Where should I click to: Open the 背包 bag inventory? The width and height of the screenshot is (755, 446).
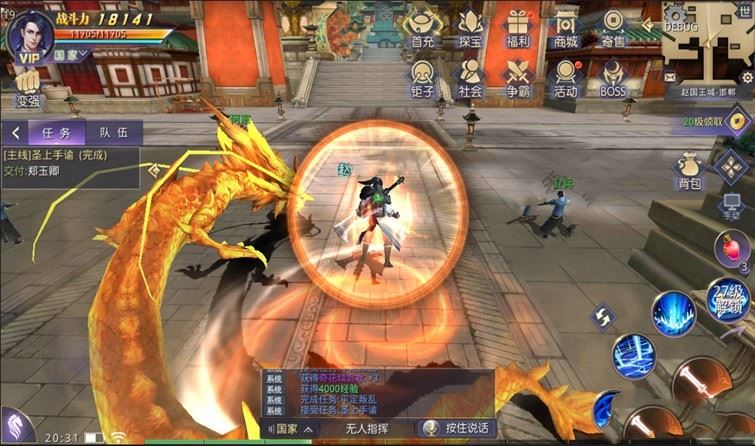point(690,170)
